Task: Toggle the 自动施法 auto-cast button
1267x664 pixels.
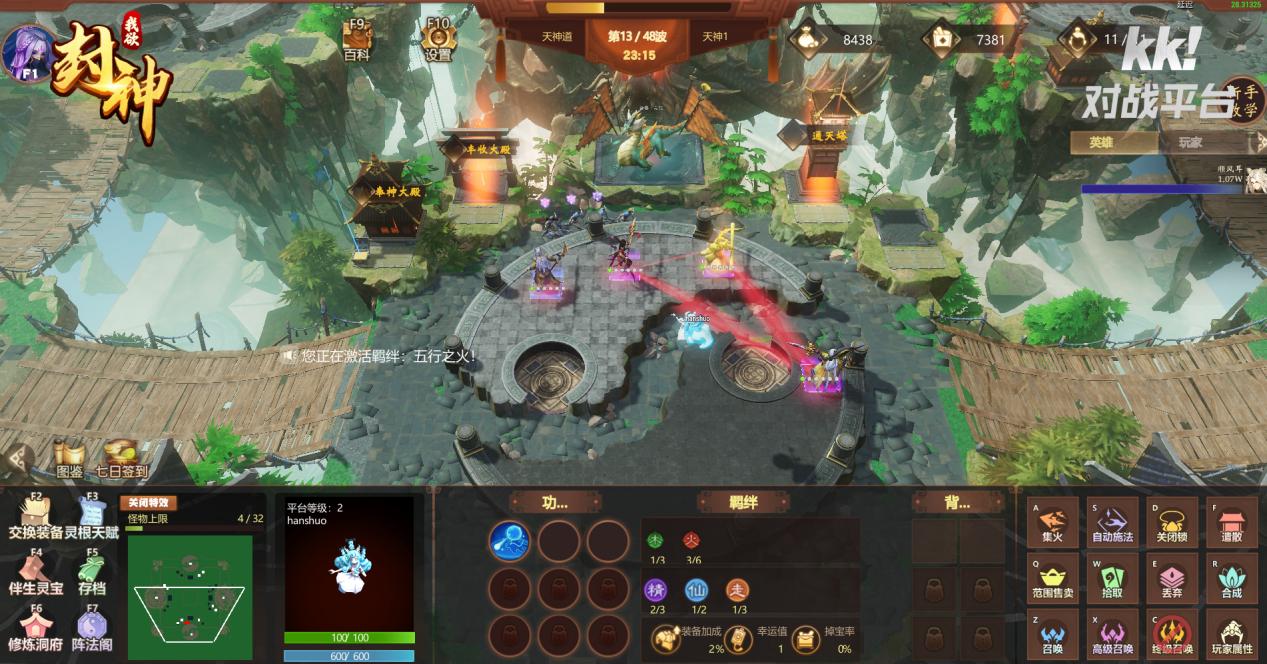Action: [1112, 522]
